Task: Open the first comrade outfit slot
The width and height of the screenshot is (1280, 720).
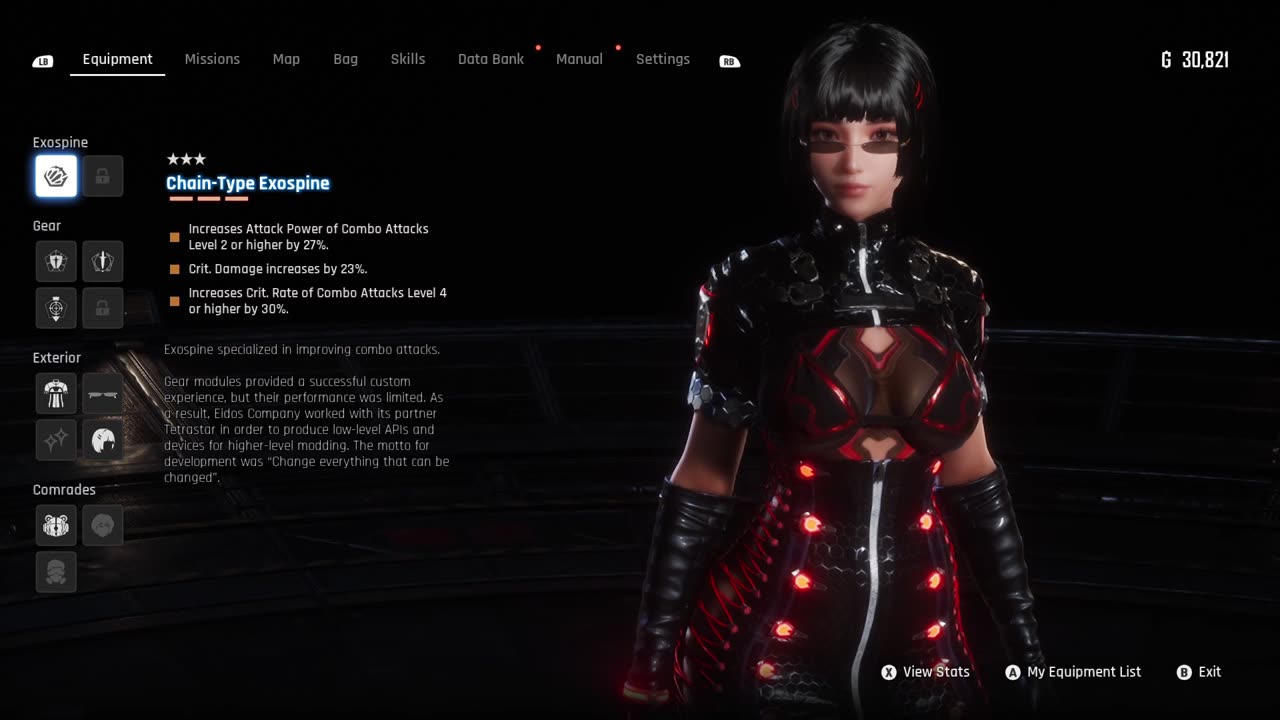Action: [56, 525]
